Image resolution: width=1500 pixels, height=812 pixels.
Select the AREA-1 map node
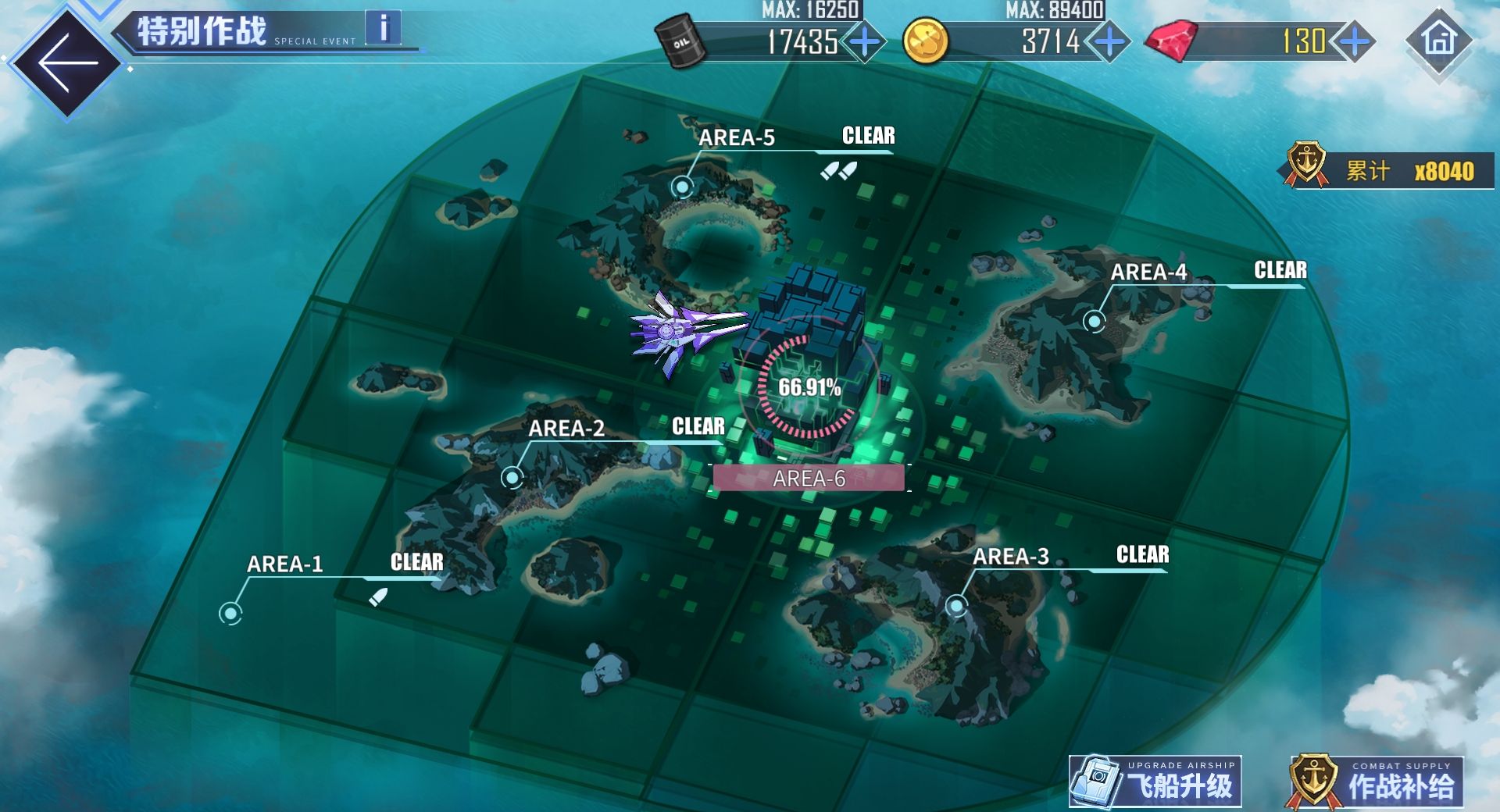pyautogui.click(x=230, y=613)
